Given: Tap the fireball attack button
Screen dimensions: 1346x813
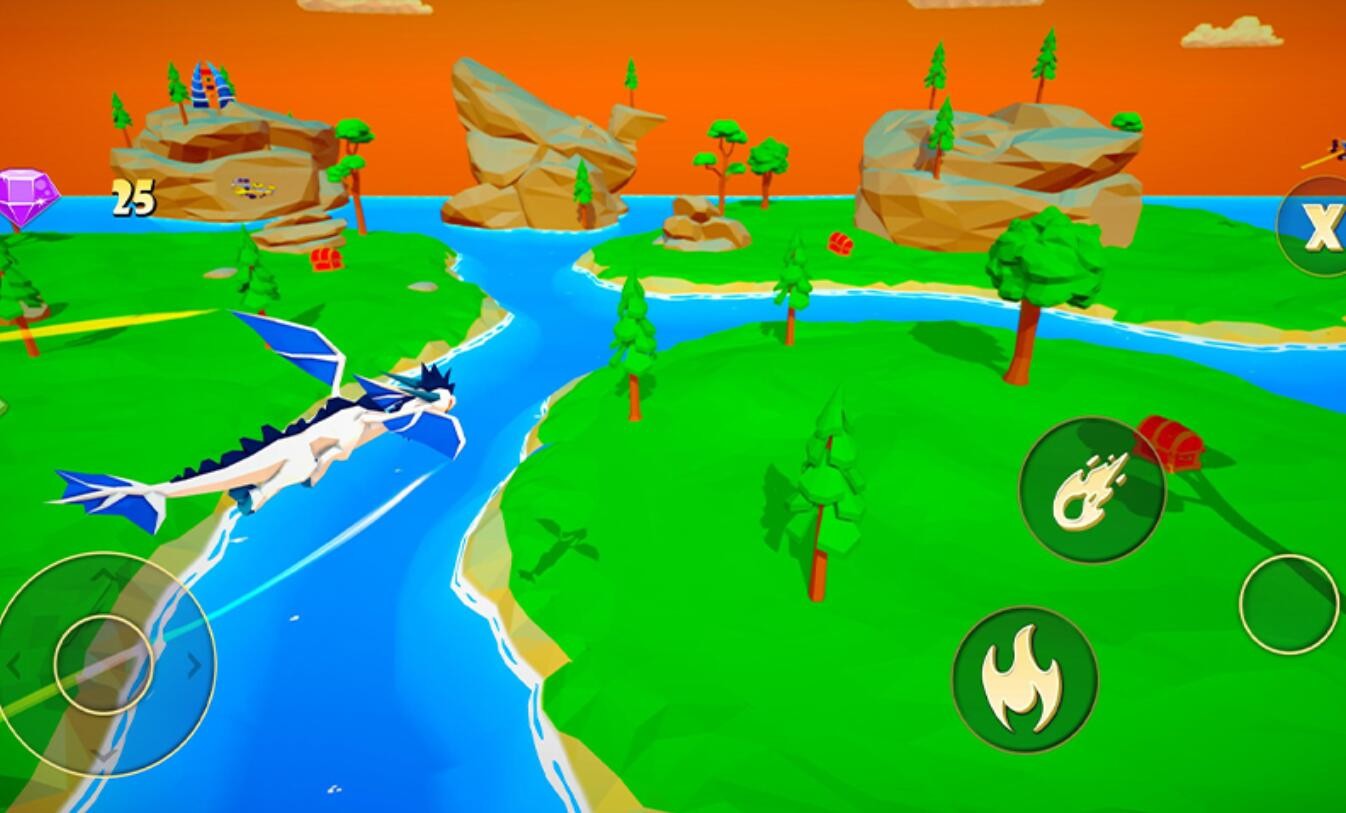Looking at the screenshot, I should [1091, 489].
